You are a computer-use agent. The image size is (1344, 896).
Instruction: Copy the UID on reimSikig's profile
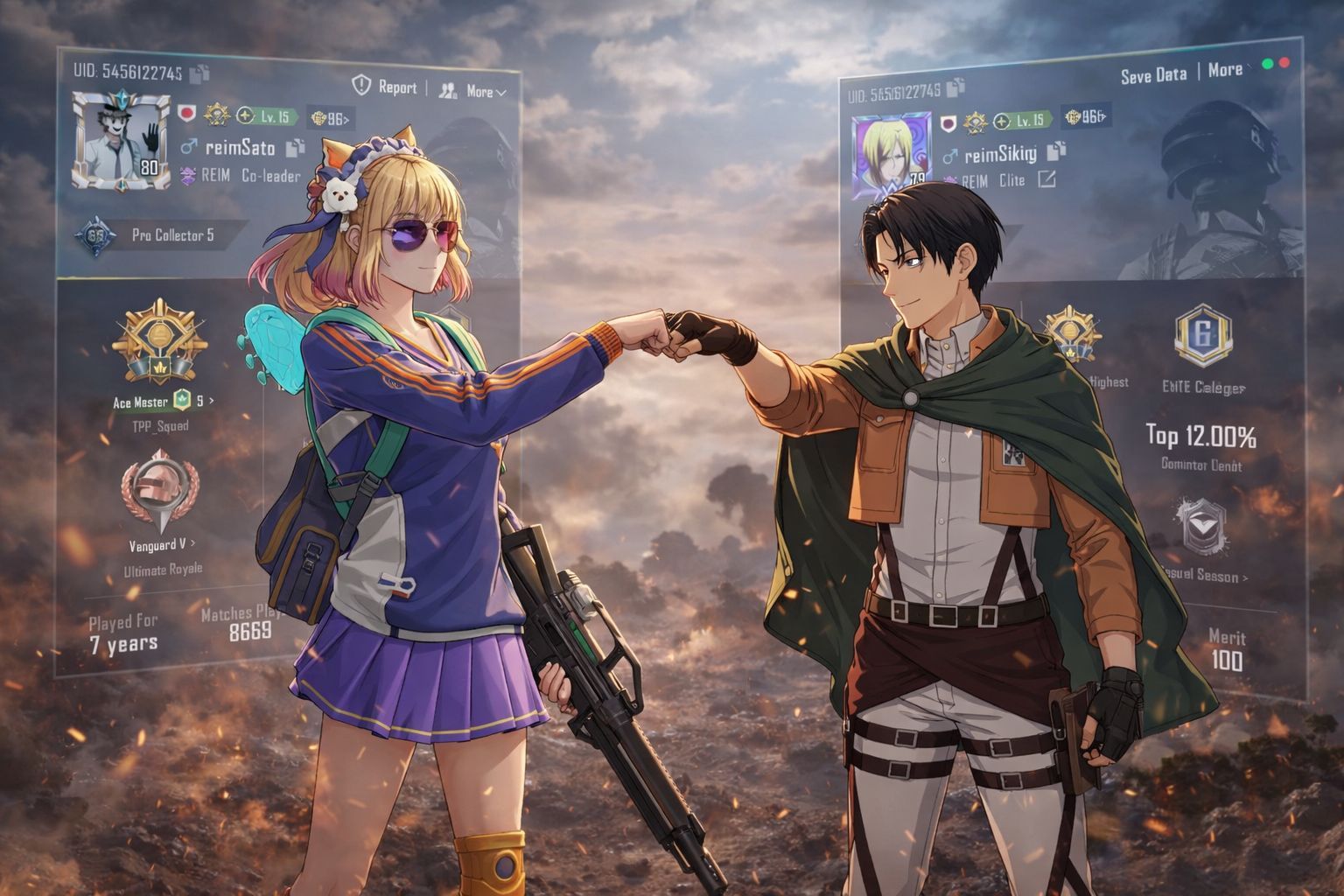click(x=955, y=87)
